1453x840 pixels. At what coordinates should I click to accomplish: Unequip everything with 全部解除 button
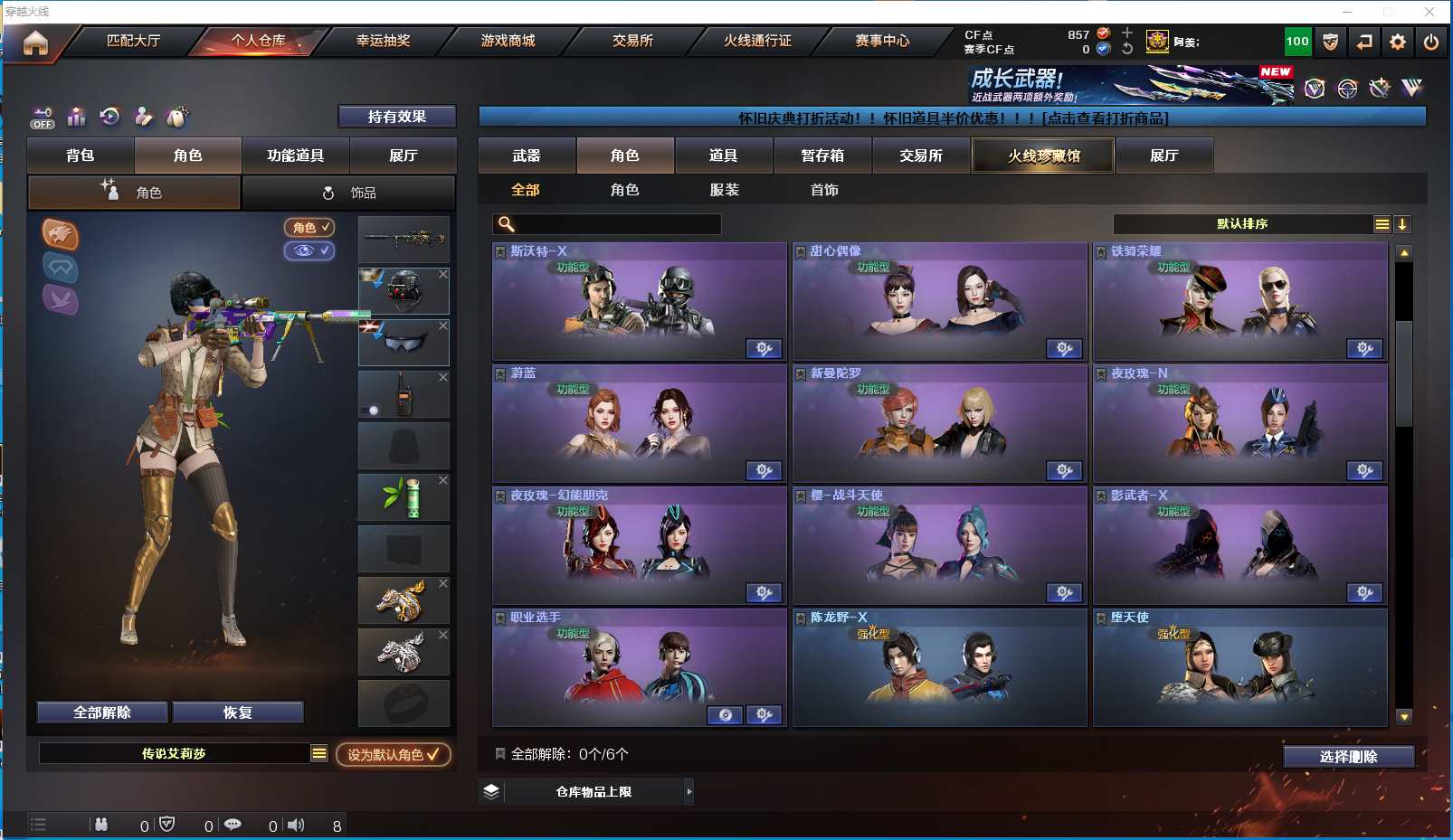[x=102, y=713]
